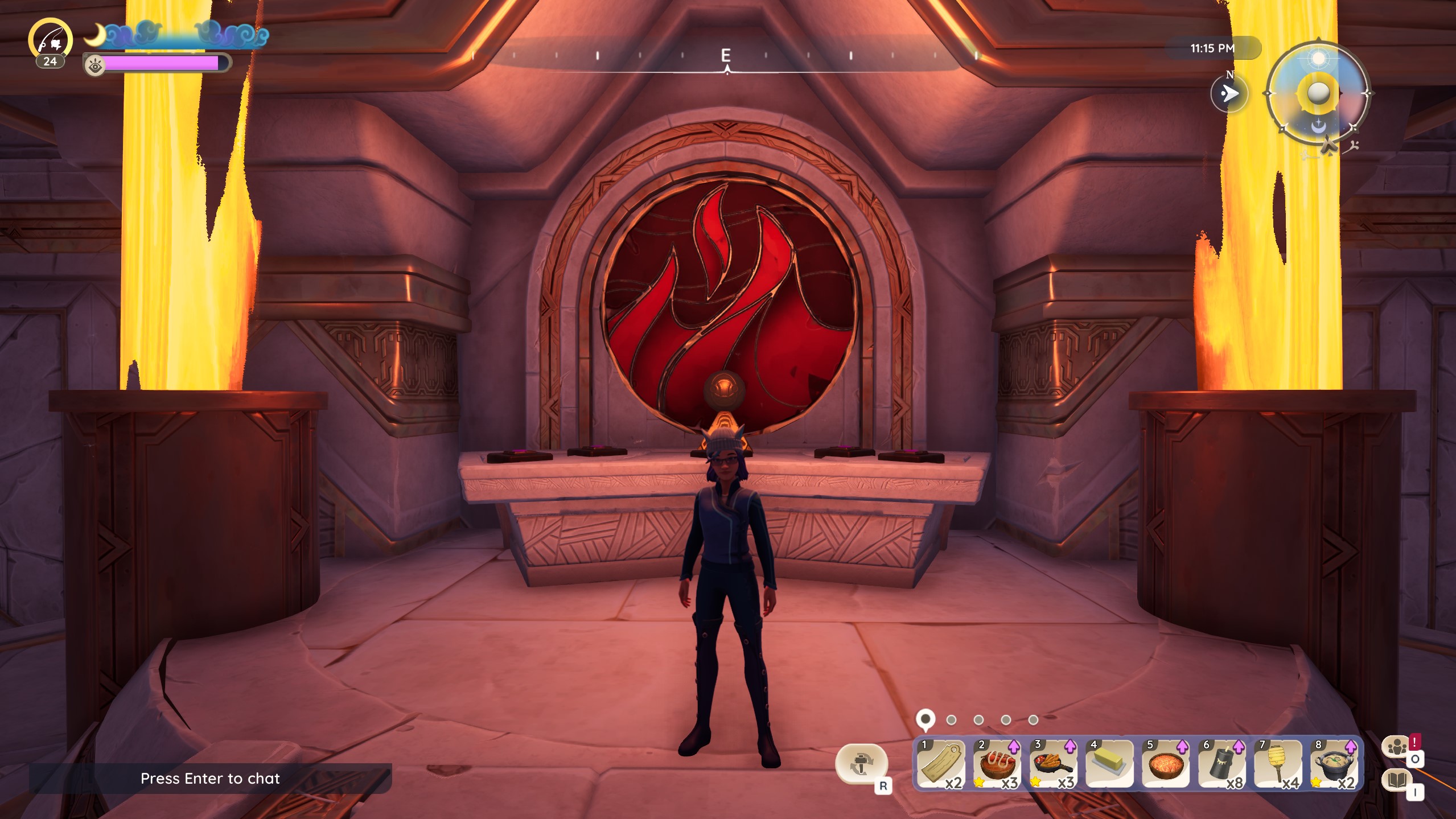Image resolution: width=1456 pixels, height=819 pixels.
Task: Select the soup pot in slot 8
Action: [1334, 764]
